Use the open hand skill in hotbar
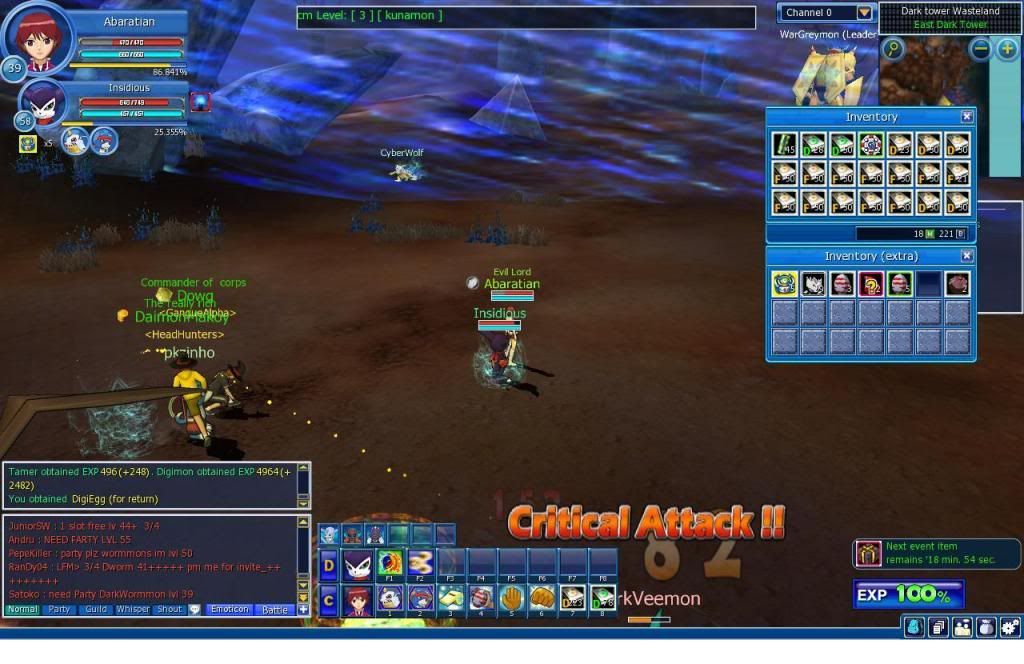Viewport: 1024px width, 664px height. [512, 598]
